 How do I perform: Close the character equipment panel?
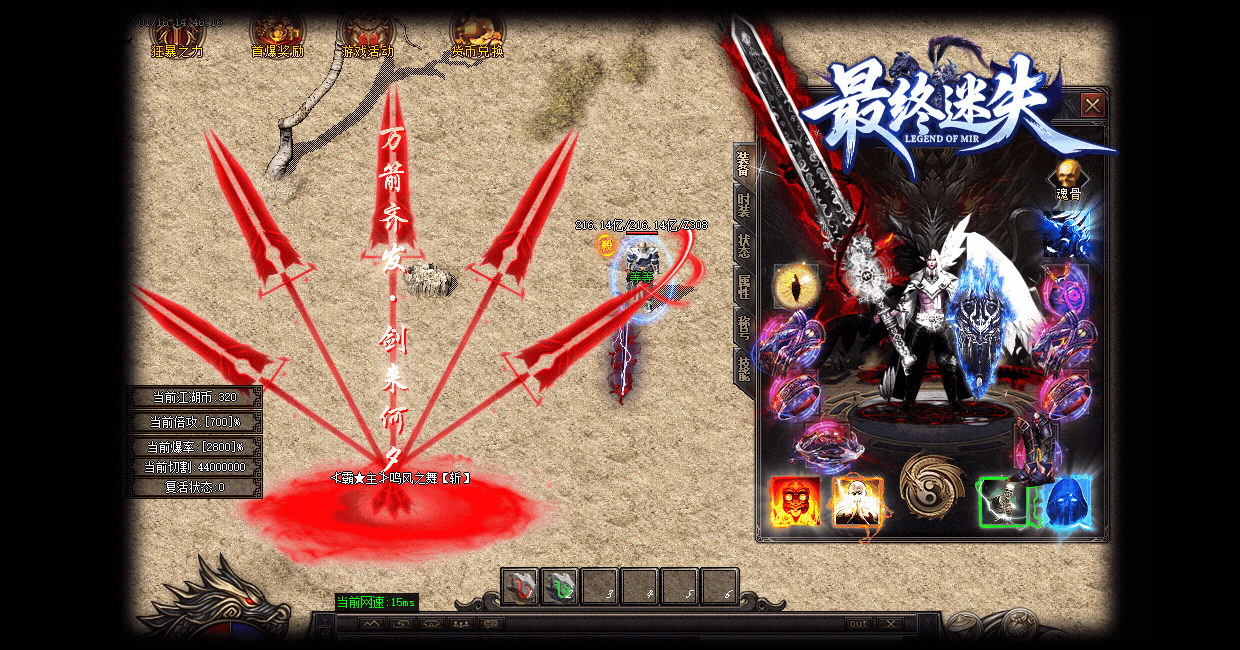pyautogui.click(x=1093, y=105)
